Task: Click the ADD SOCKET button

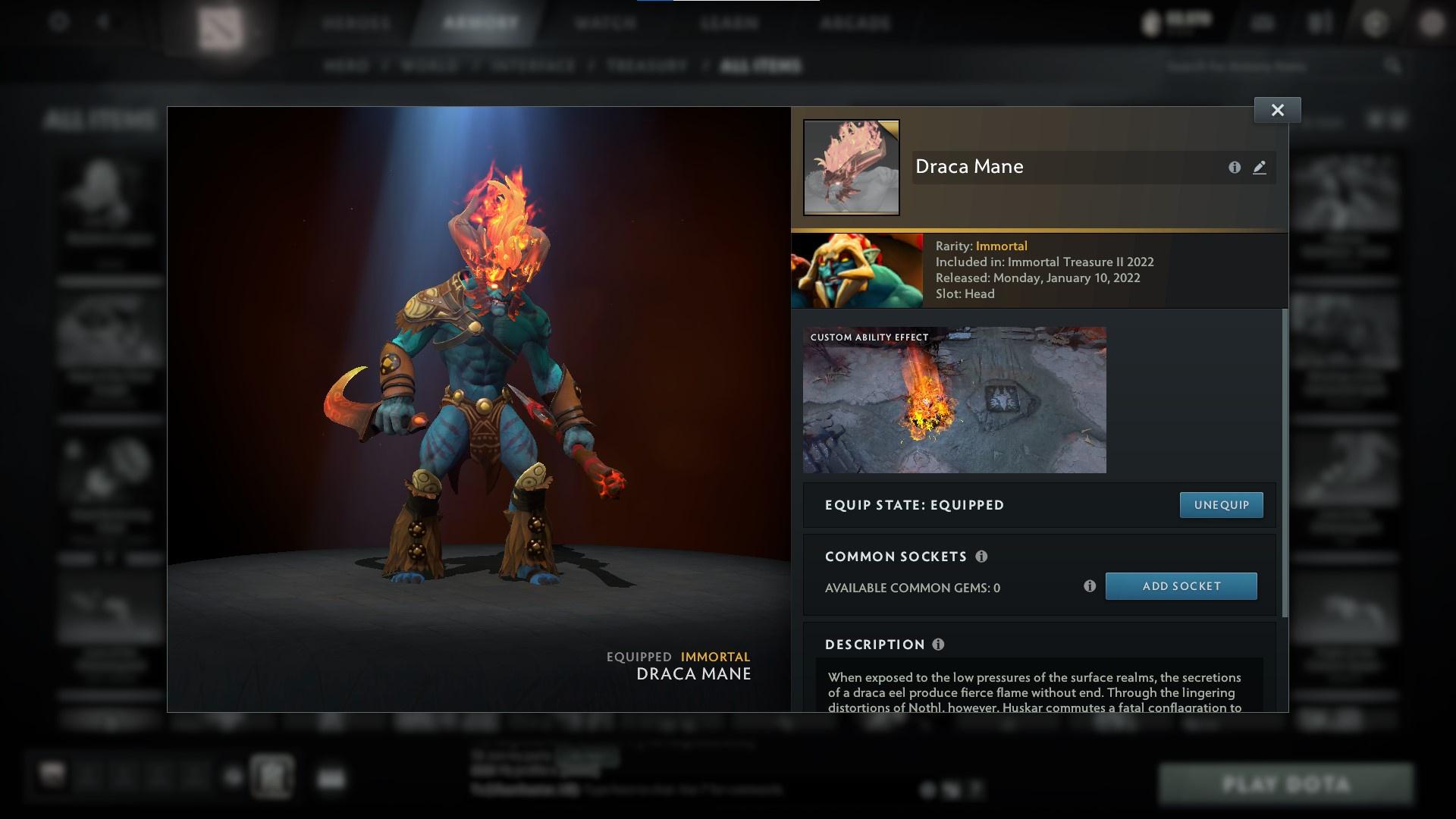Action: pyautogui.click(x=1181, y=585)
